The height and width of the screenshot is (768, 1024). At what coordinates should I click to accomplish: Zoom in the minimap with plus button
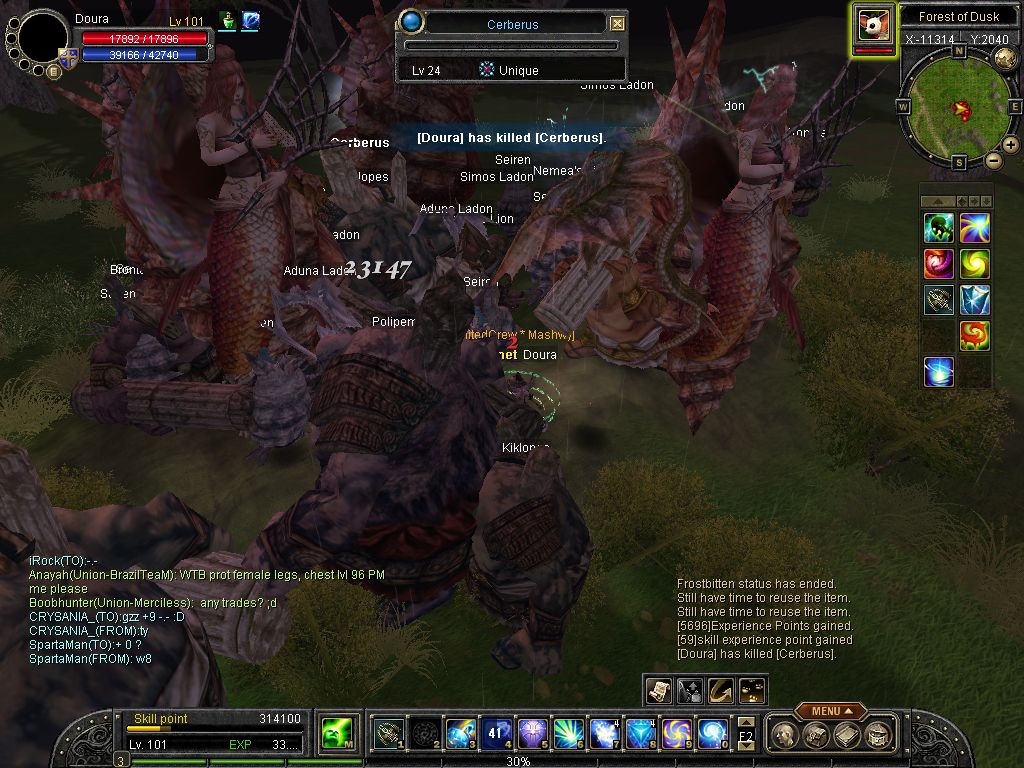click(x=1011, y=145)
